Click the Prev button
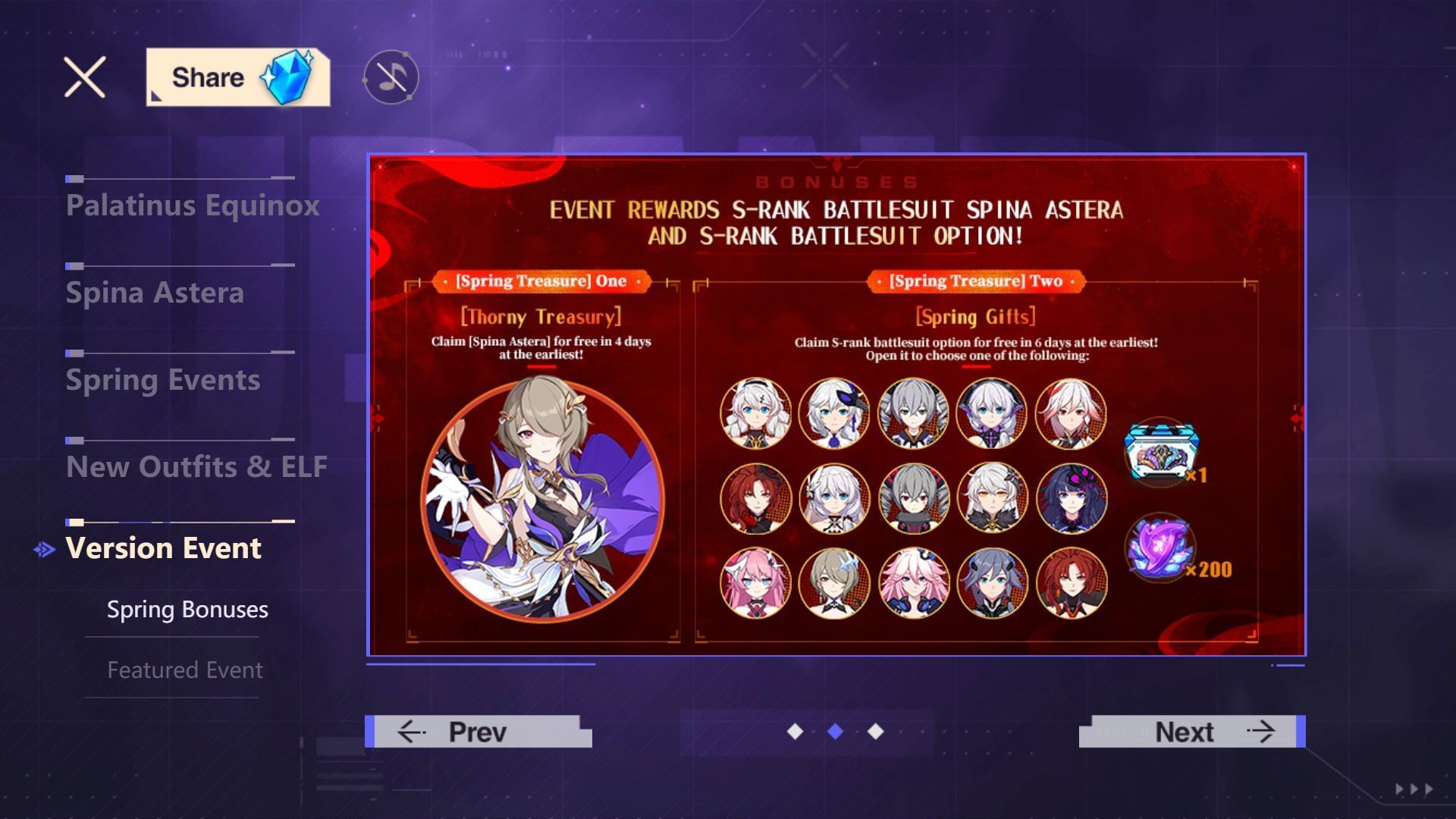 pyautogui.click(x=476, y=731)
